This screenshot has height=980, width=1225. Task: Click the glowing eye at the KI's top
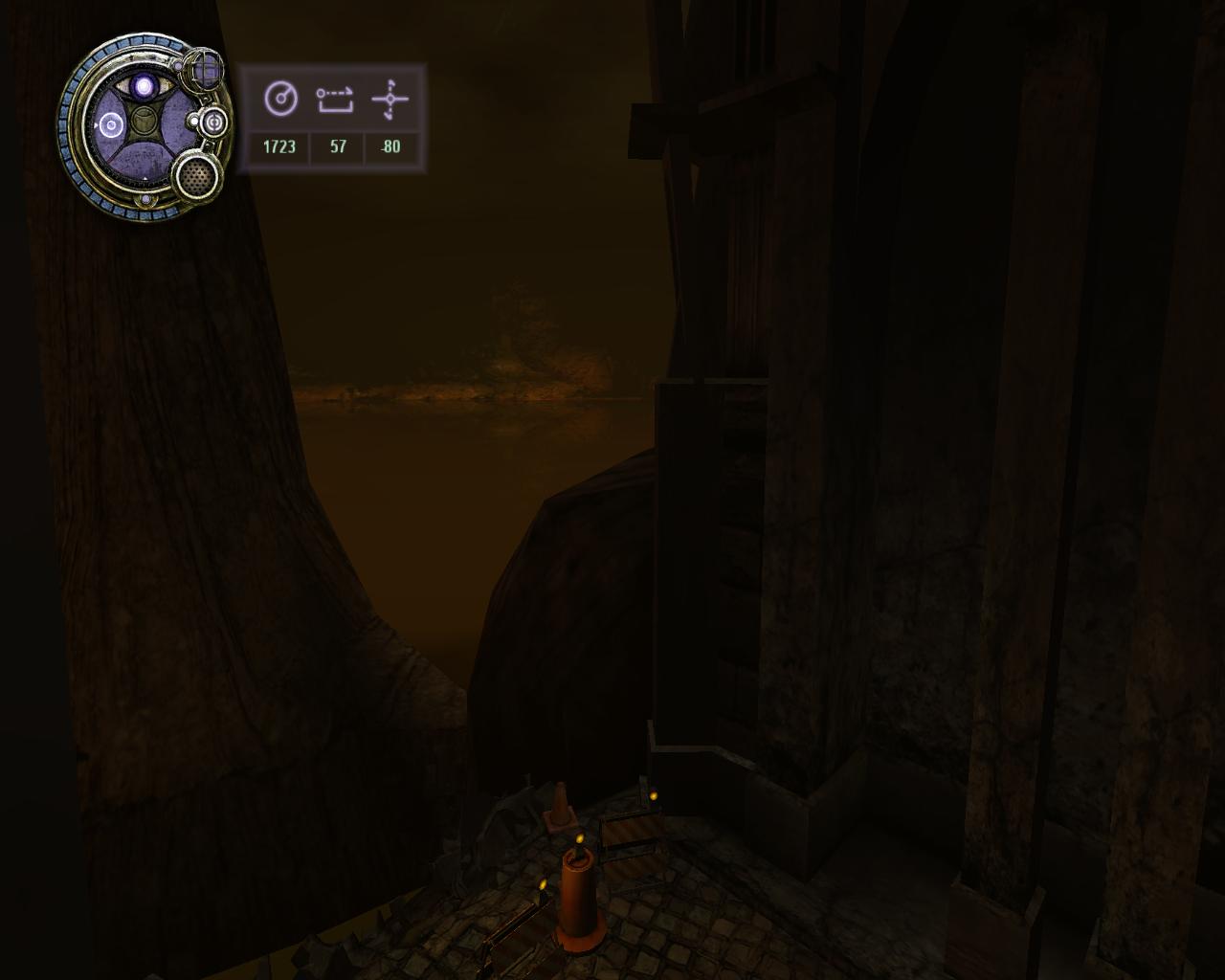(144, 87)
